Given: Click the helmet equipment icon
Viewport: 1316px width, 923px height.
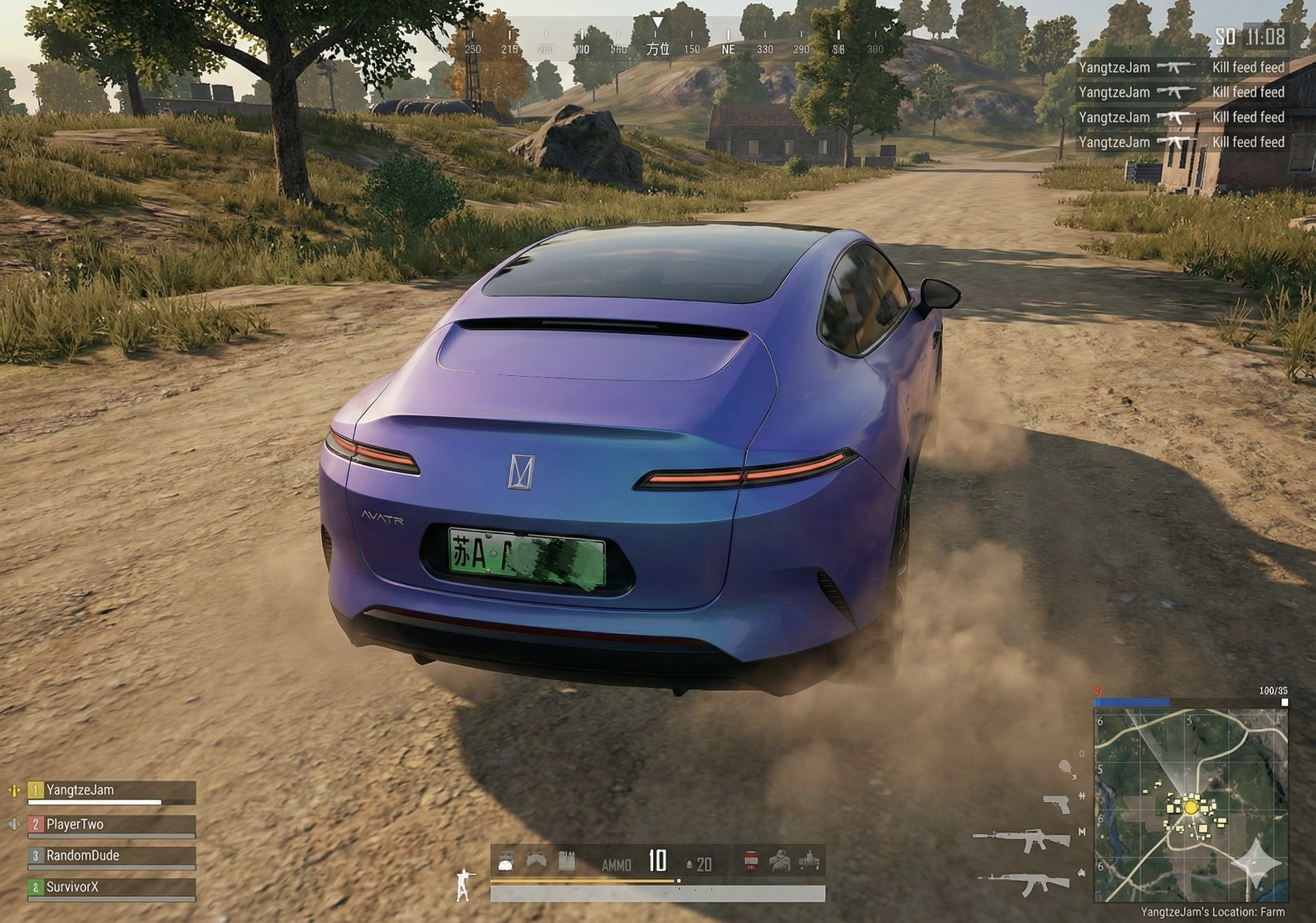Looking at the screenshot, I should point(506,861).
